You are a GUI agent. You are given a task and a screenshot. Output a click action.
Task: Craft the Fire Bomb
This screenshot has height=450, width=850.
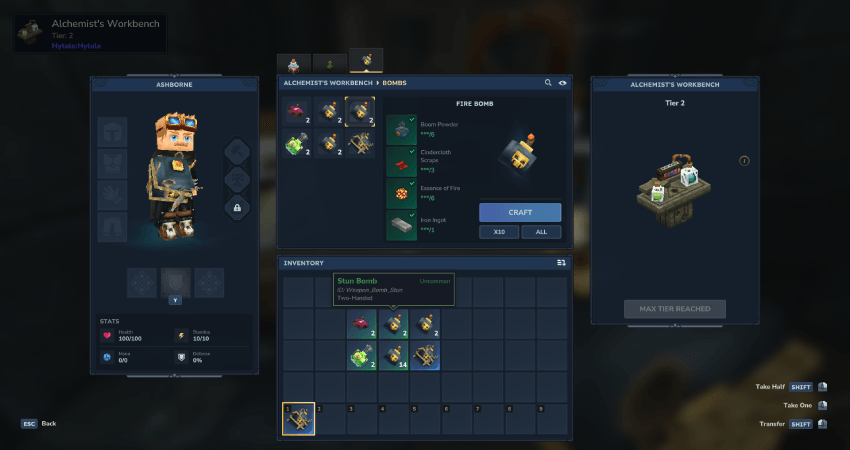pos(519,212)
